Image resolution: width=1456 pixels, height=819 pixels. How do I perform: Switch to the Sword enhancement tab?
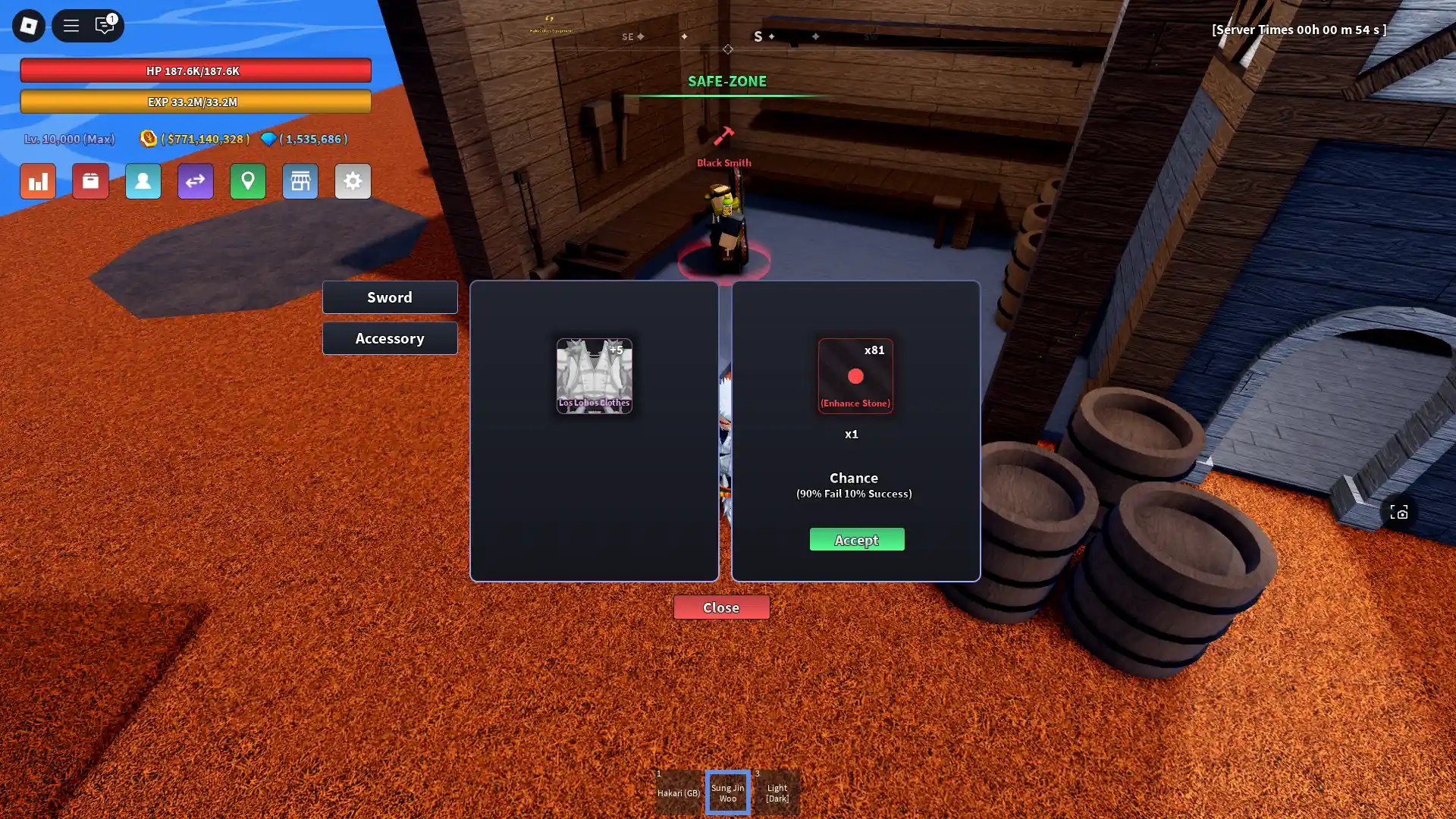click(390, 297)
